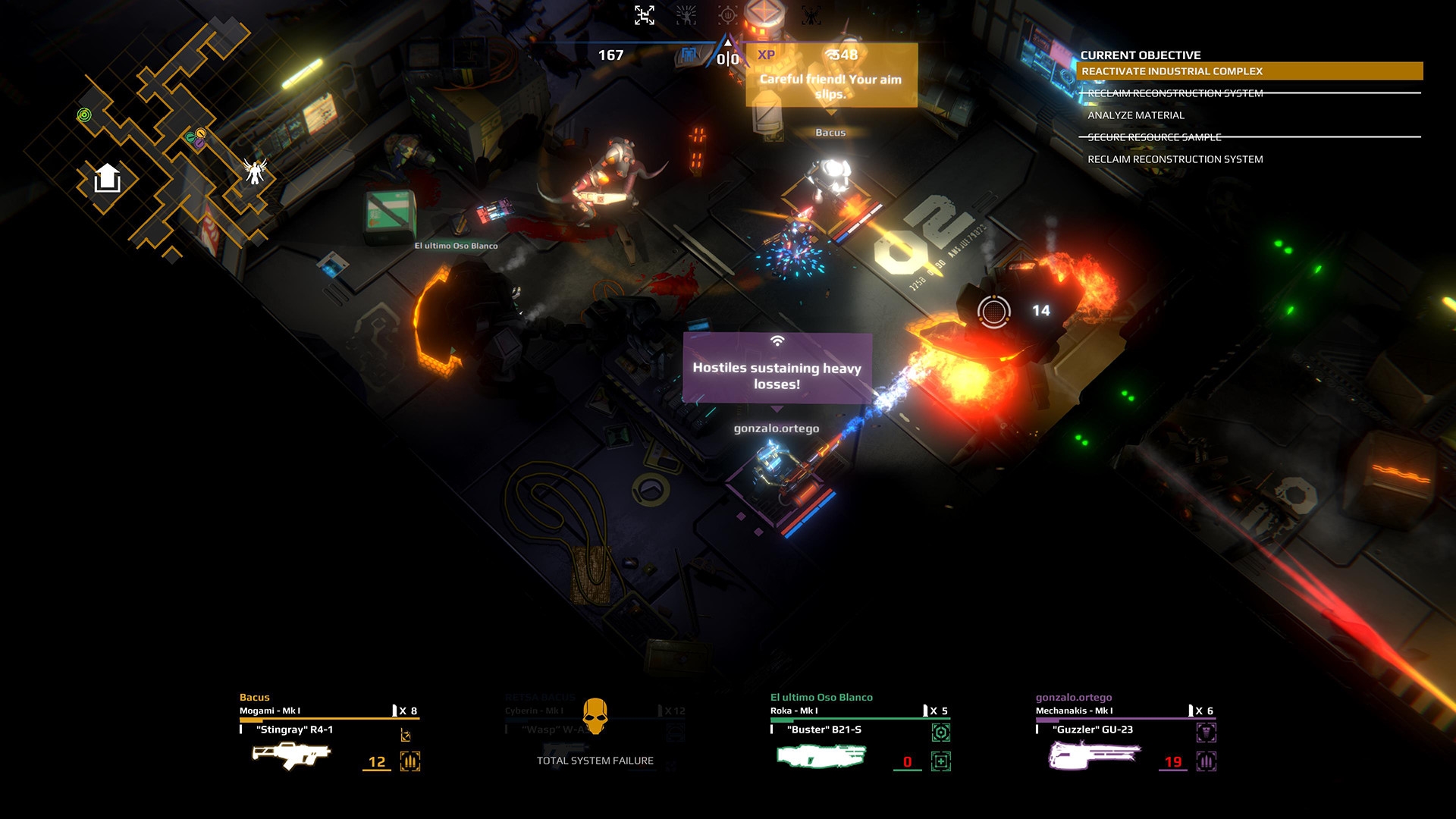
Task: Activate the white maze arrows icon
Action: [645, 14]
